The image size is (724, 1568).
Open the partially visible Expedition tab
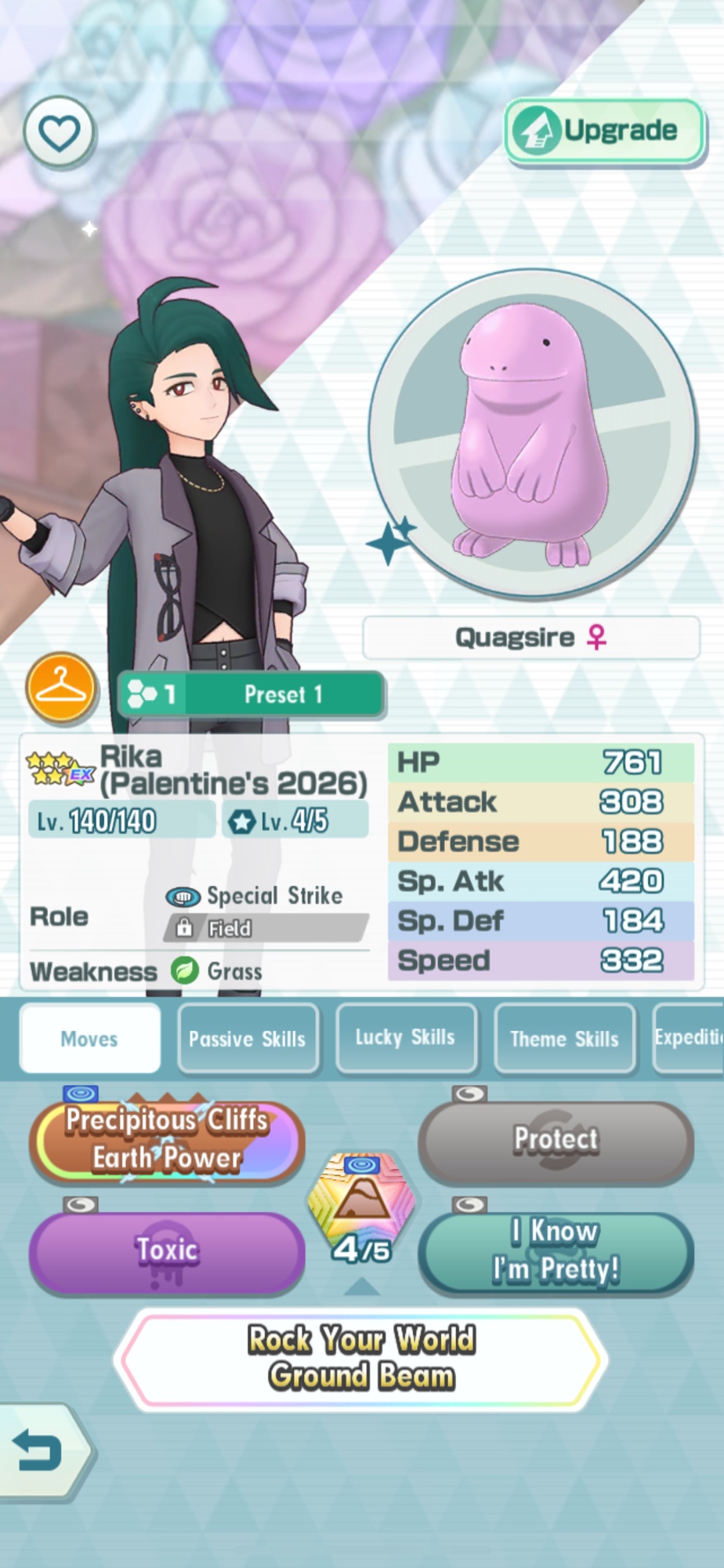click(x=690, y=1038)
